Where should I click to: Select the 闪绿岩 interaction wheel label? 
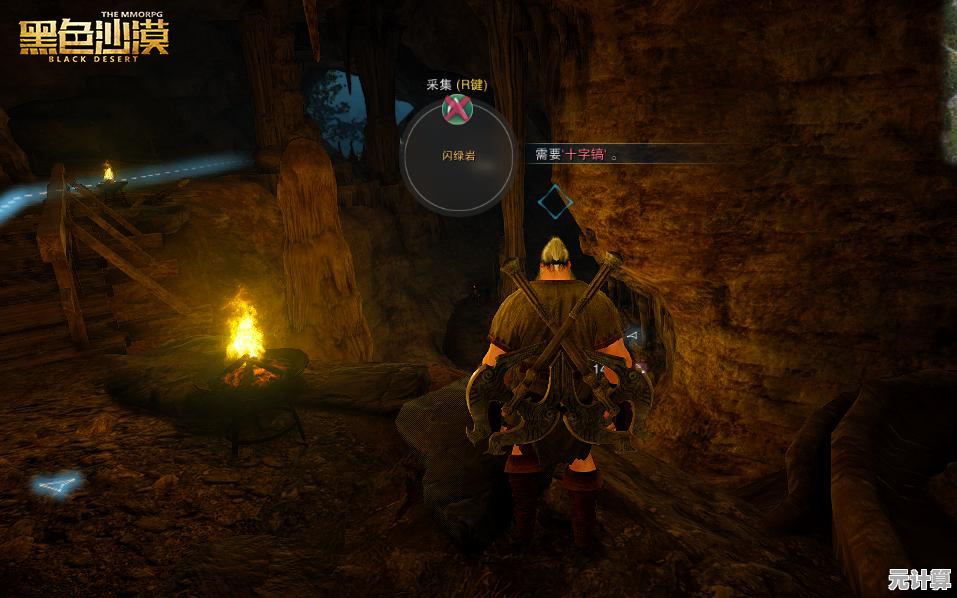click(x=457, y=154)
